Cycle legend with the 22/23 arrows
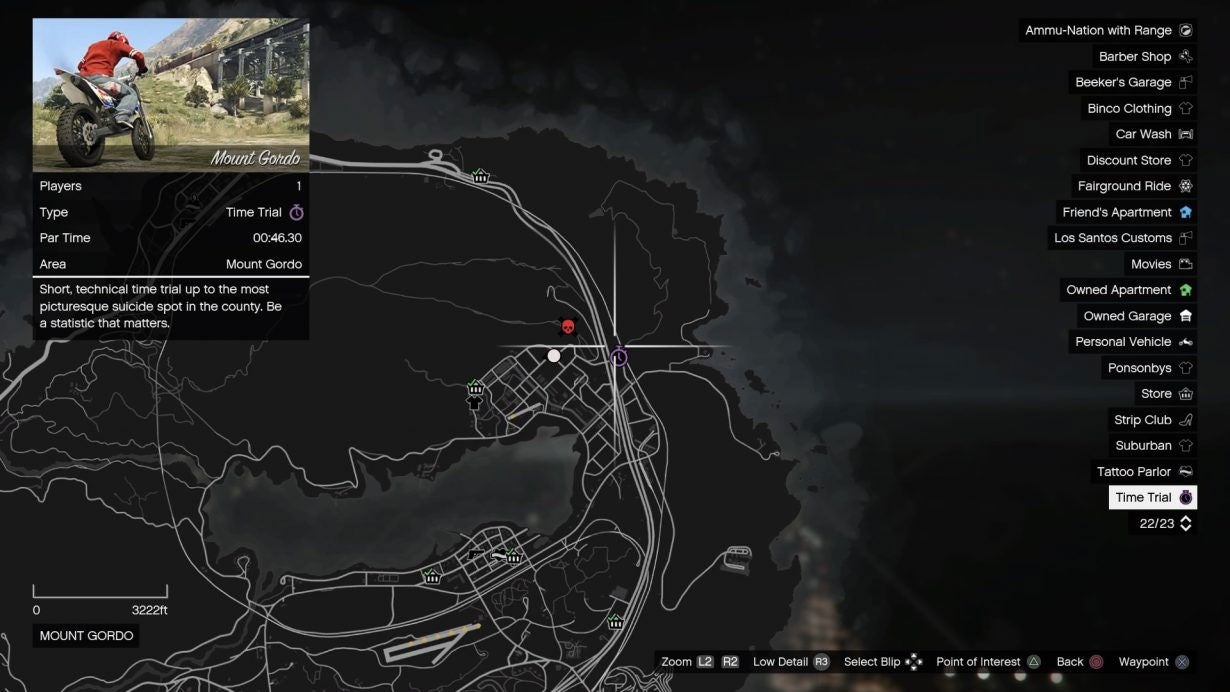The image size is (1230, 692). [x=1186, y=523]
